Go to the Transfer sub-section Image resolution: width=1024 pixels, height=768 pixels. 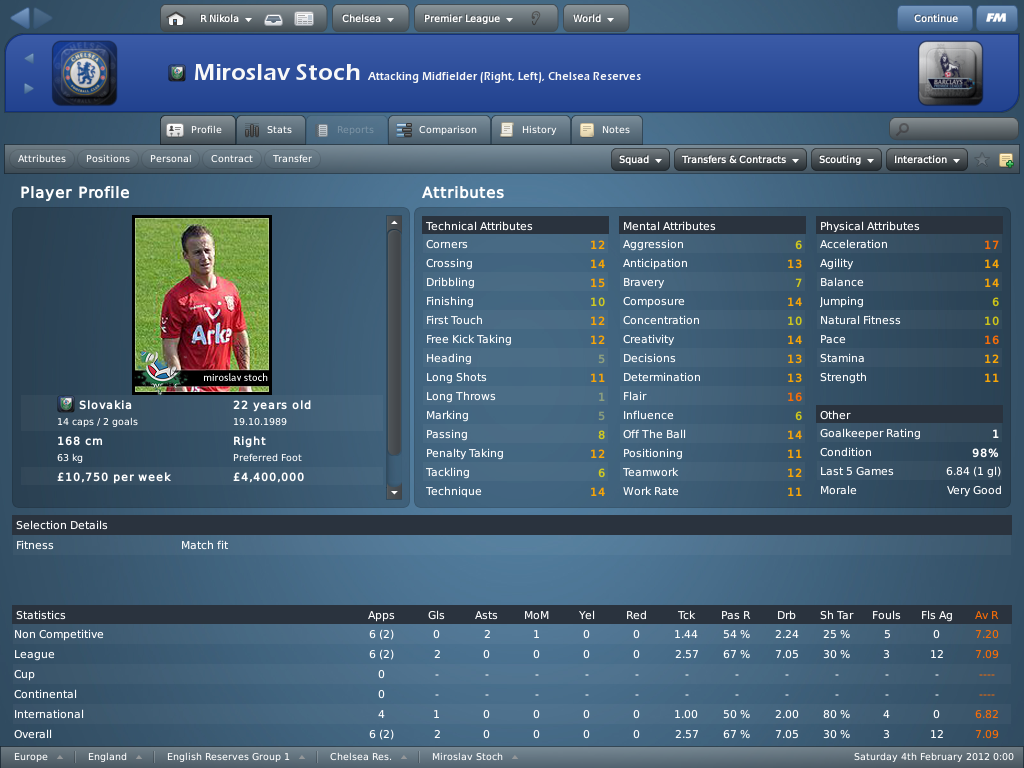coord(292,159)
